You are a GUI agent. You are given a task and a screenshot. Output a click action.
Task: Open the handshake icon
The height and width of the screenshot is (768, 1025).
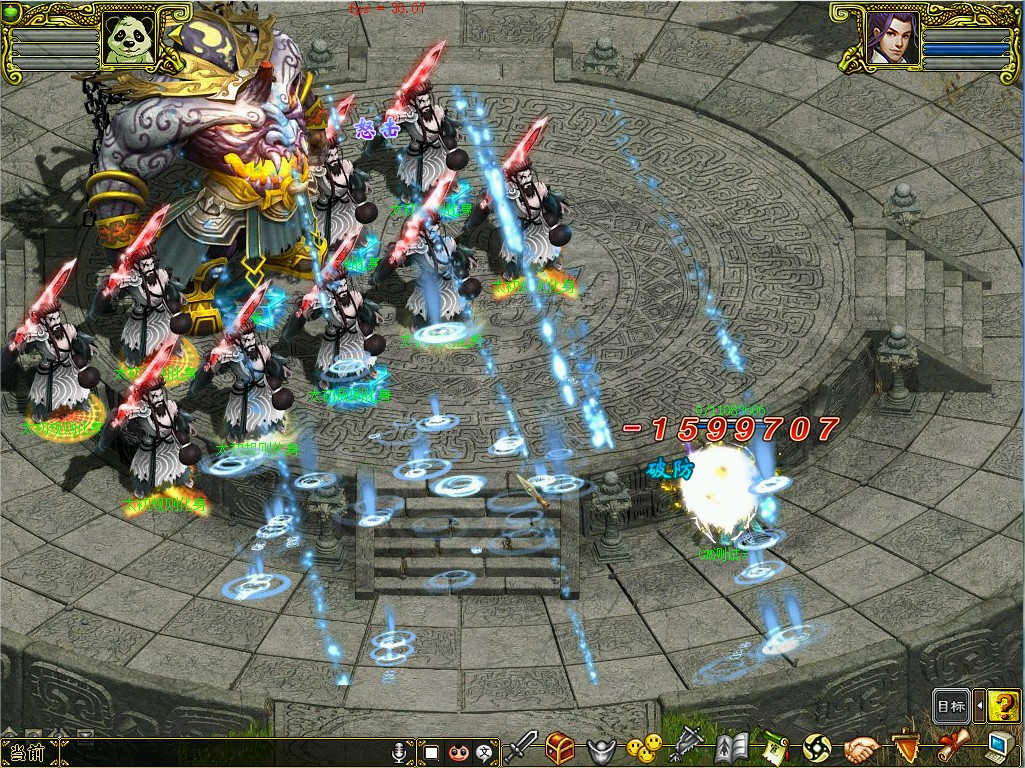(861, 748)
